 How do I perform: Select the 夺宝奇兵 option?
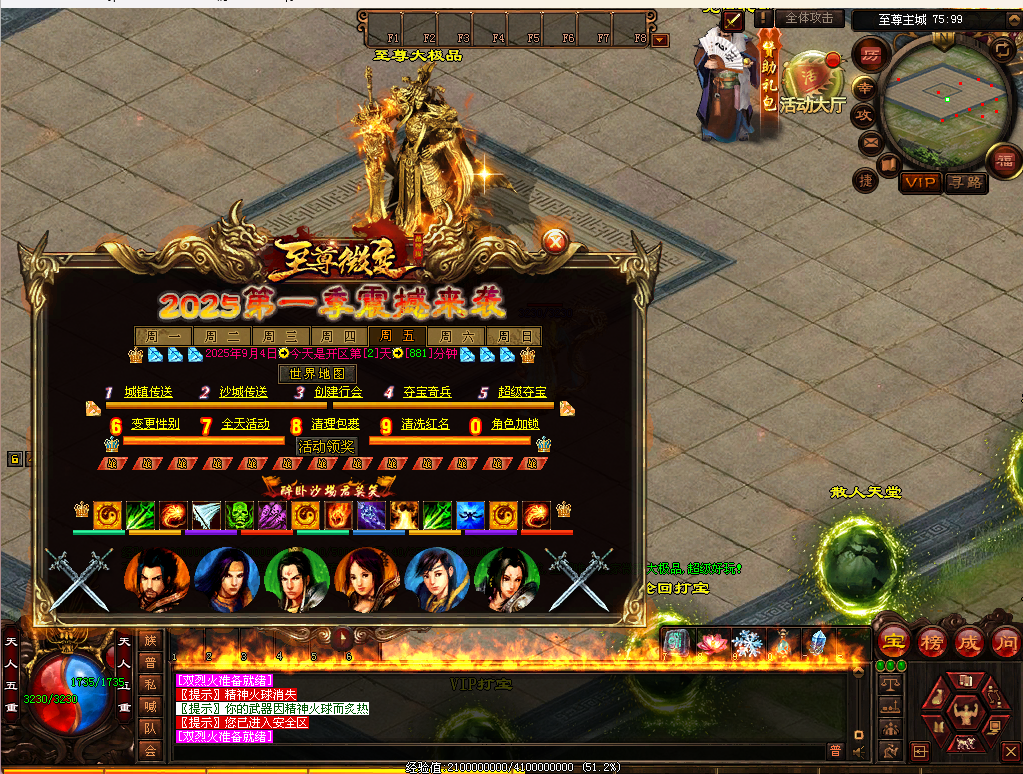click(x=427, y=392)
